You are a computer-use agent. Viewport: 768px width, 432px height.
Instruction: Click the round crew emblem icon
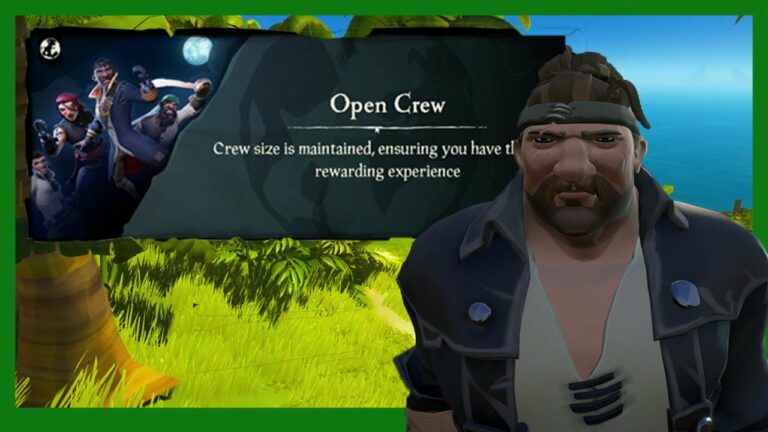point(49,48)
